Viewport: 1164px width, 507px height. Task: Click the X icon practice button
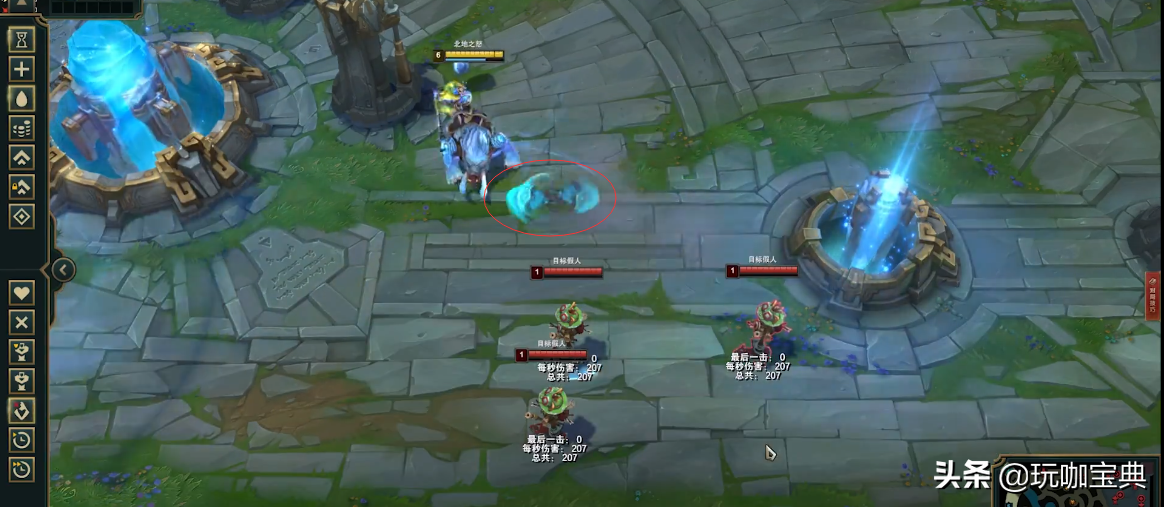click(x=22, y=322)
